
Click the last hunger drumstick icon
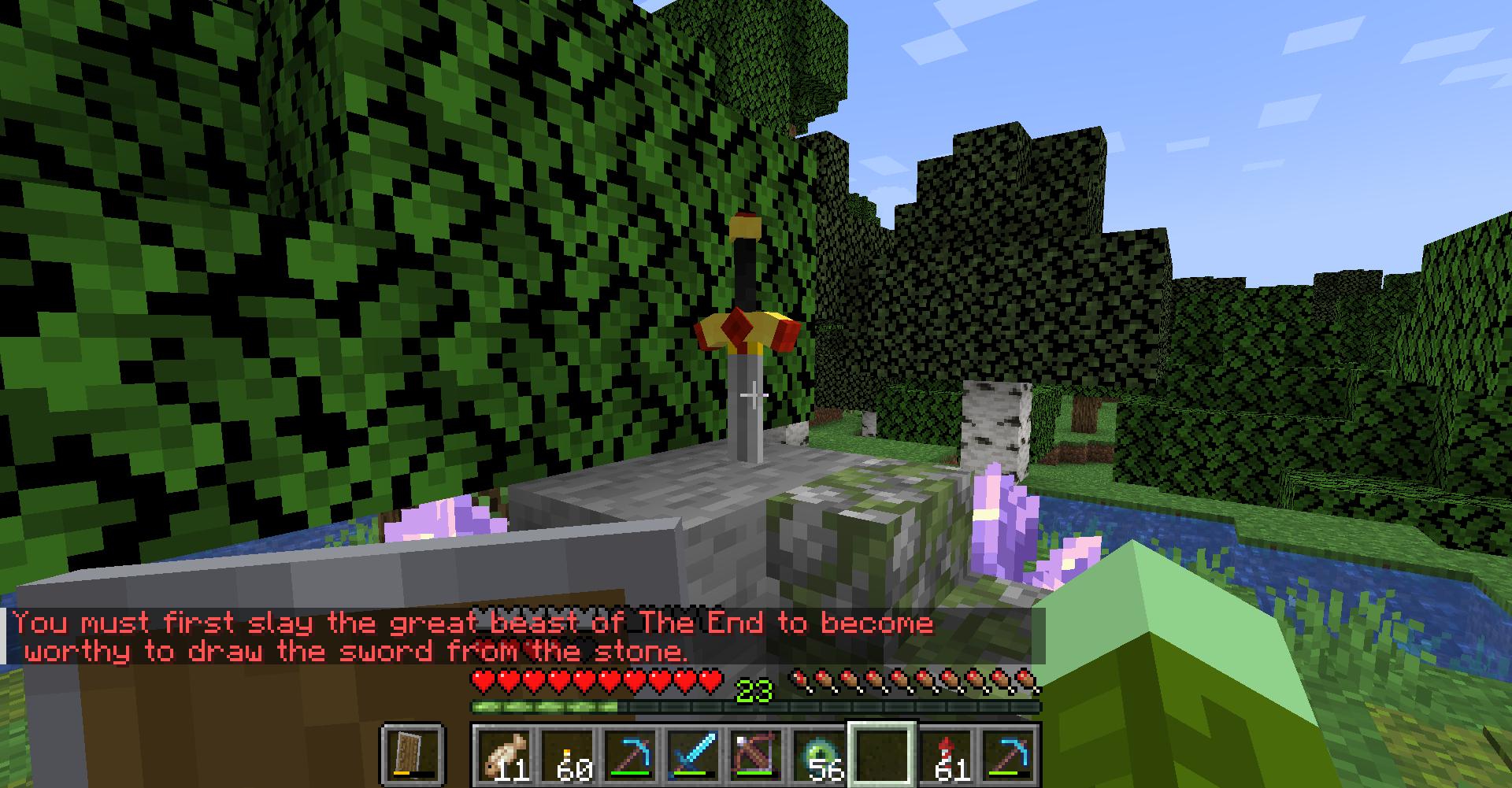point(1024,679)
